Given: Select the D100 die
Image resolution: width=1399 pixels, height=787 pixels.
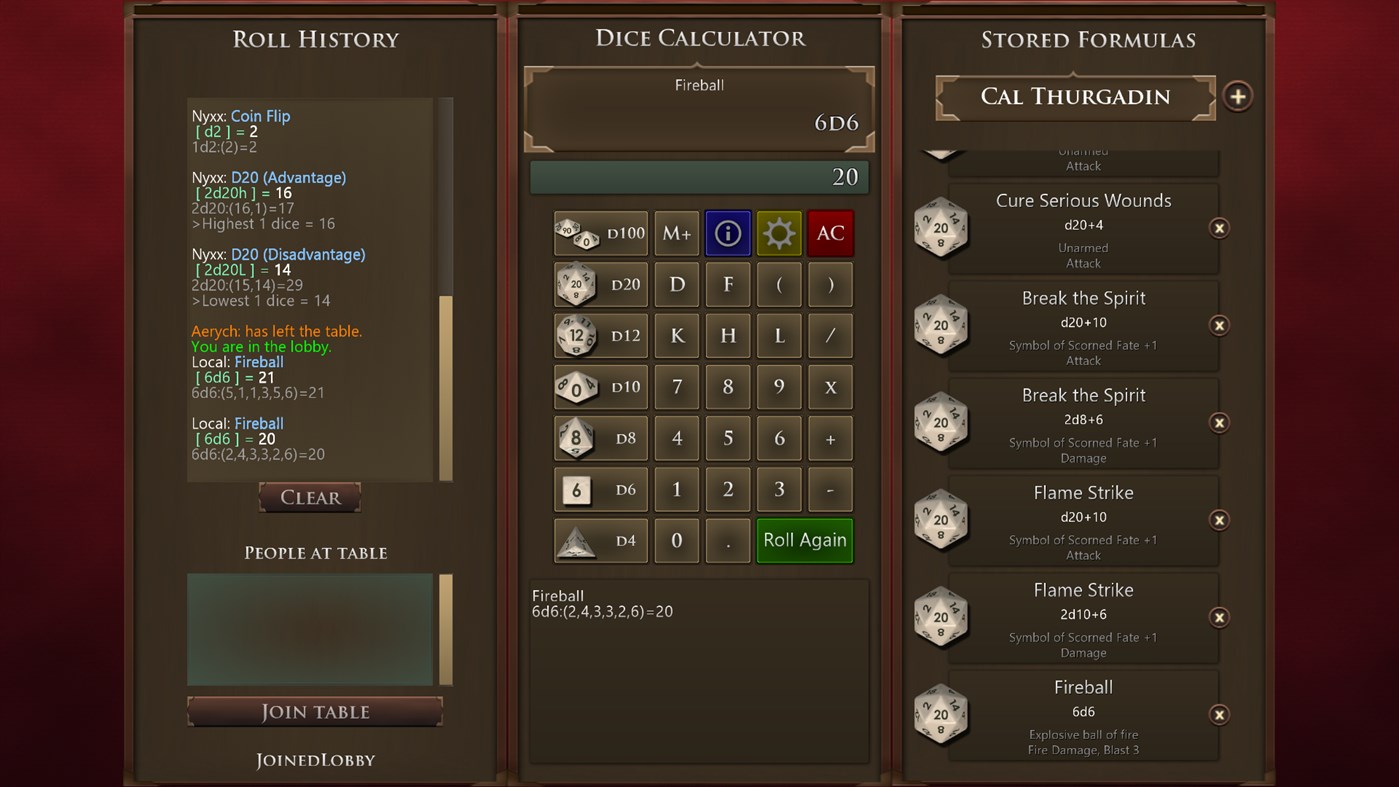Looking at the screenshot, I should (600, 233).
